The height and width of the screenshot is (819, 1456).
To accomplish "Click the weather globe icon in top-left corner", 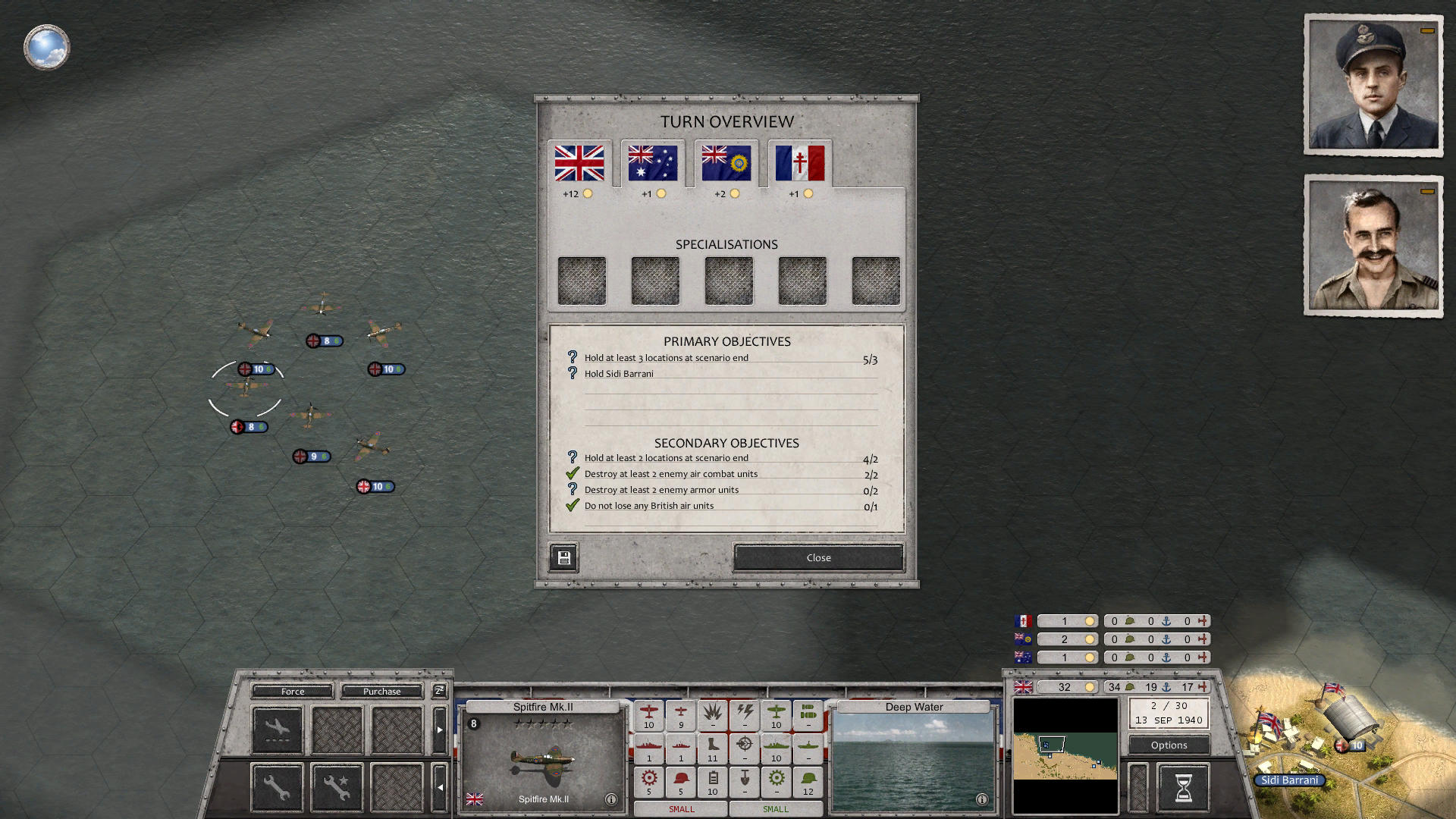I will point(46,46).
